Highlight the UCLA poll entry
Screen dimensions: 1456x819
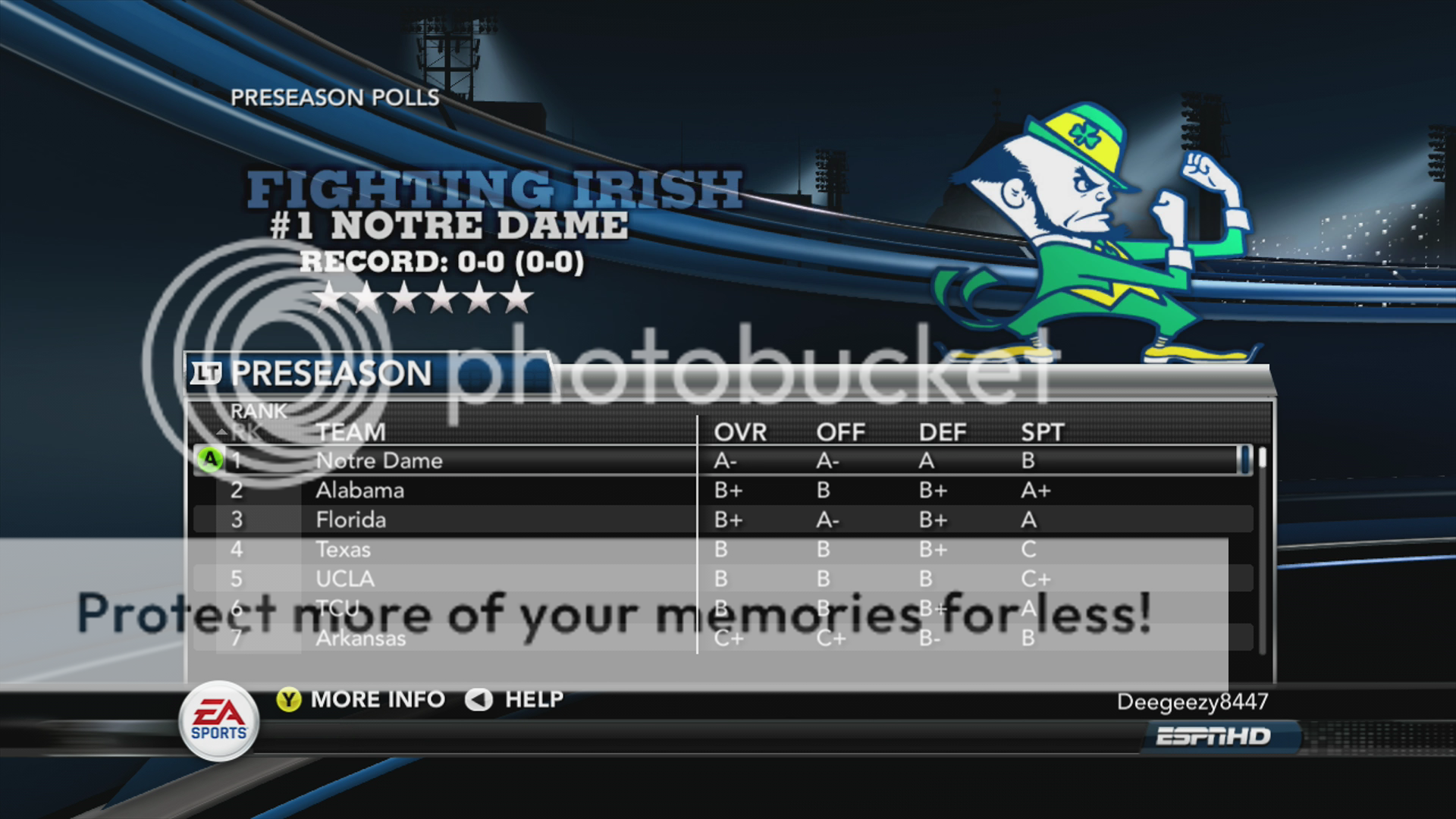[x=345, y=579]
